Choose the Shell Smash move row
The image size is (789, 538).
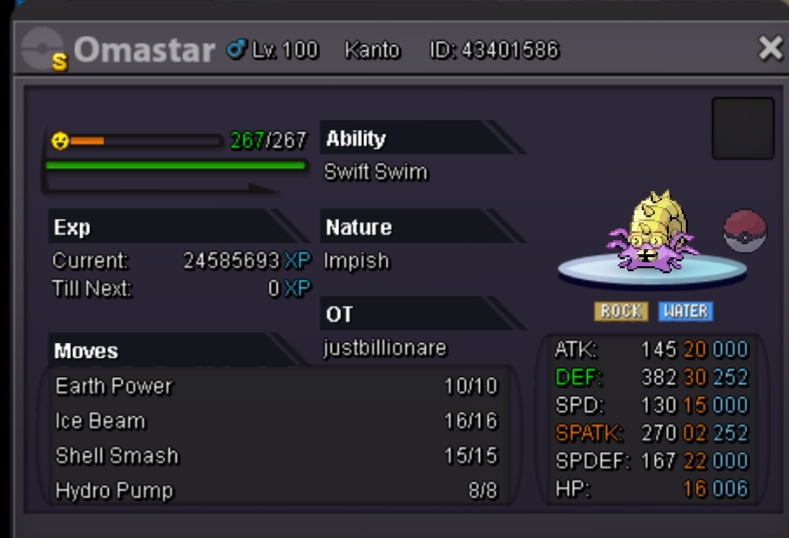(275, 456)
